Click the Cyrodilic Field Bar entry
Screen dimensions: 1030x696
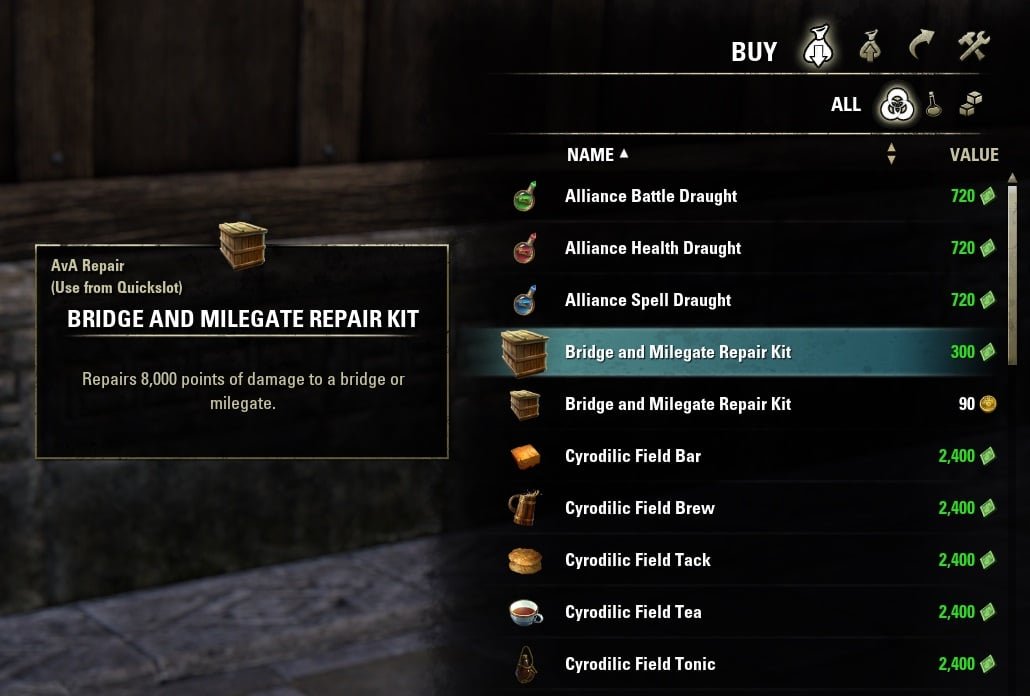633,456
